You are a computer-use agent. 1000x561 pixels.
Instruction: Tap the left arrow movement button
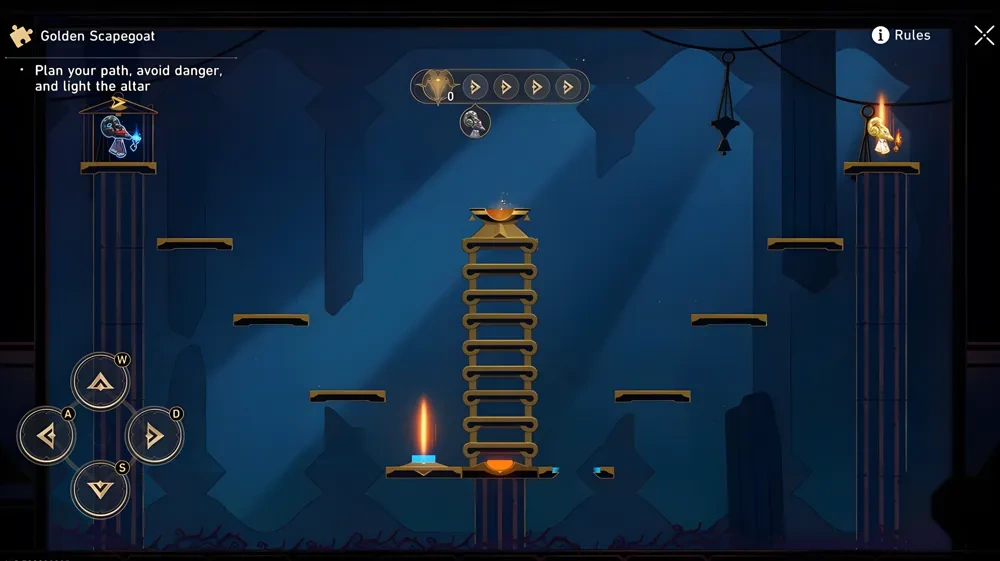(46, 435)
